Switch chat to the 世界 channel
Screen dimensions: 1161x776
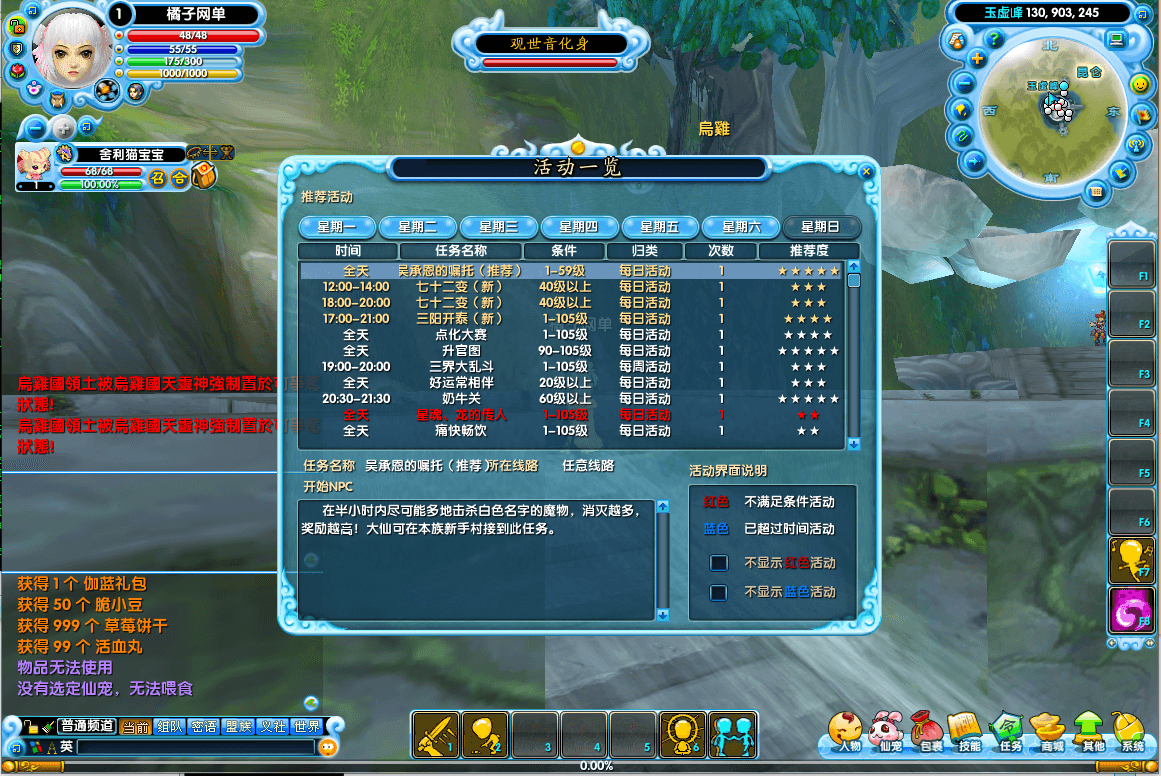point(306,727)
